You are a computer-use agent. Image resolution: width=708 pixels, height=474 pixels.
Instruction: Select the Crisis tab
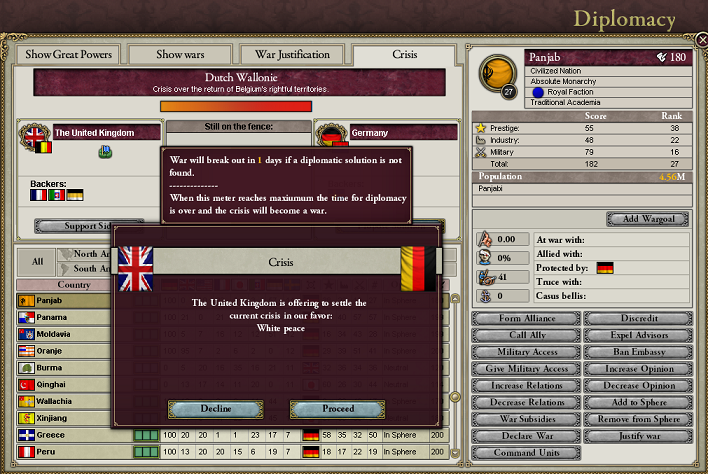click(406, 55)
